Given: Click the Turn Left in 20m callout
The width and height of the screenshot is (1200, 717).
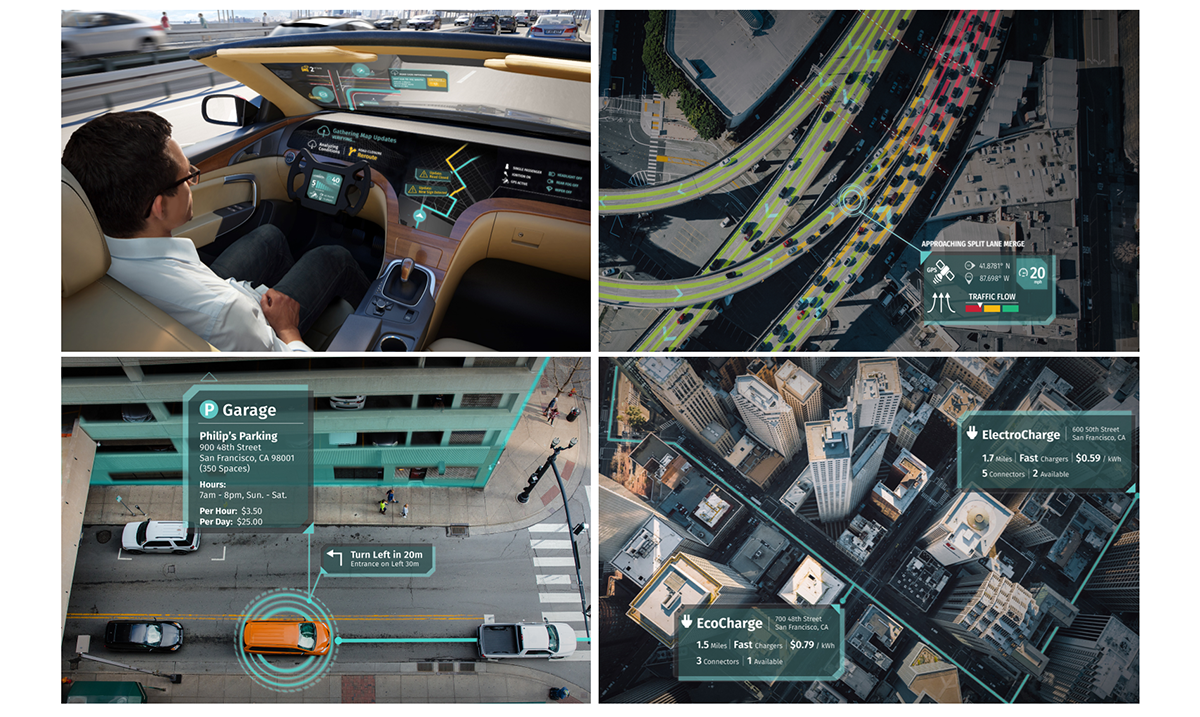Looking at the screenshot, I should [378, 559].
